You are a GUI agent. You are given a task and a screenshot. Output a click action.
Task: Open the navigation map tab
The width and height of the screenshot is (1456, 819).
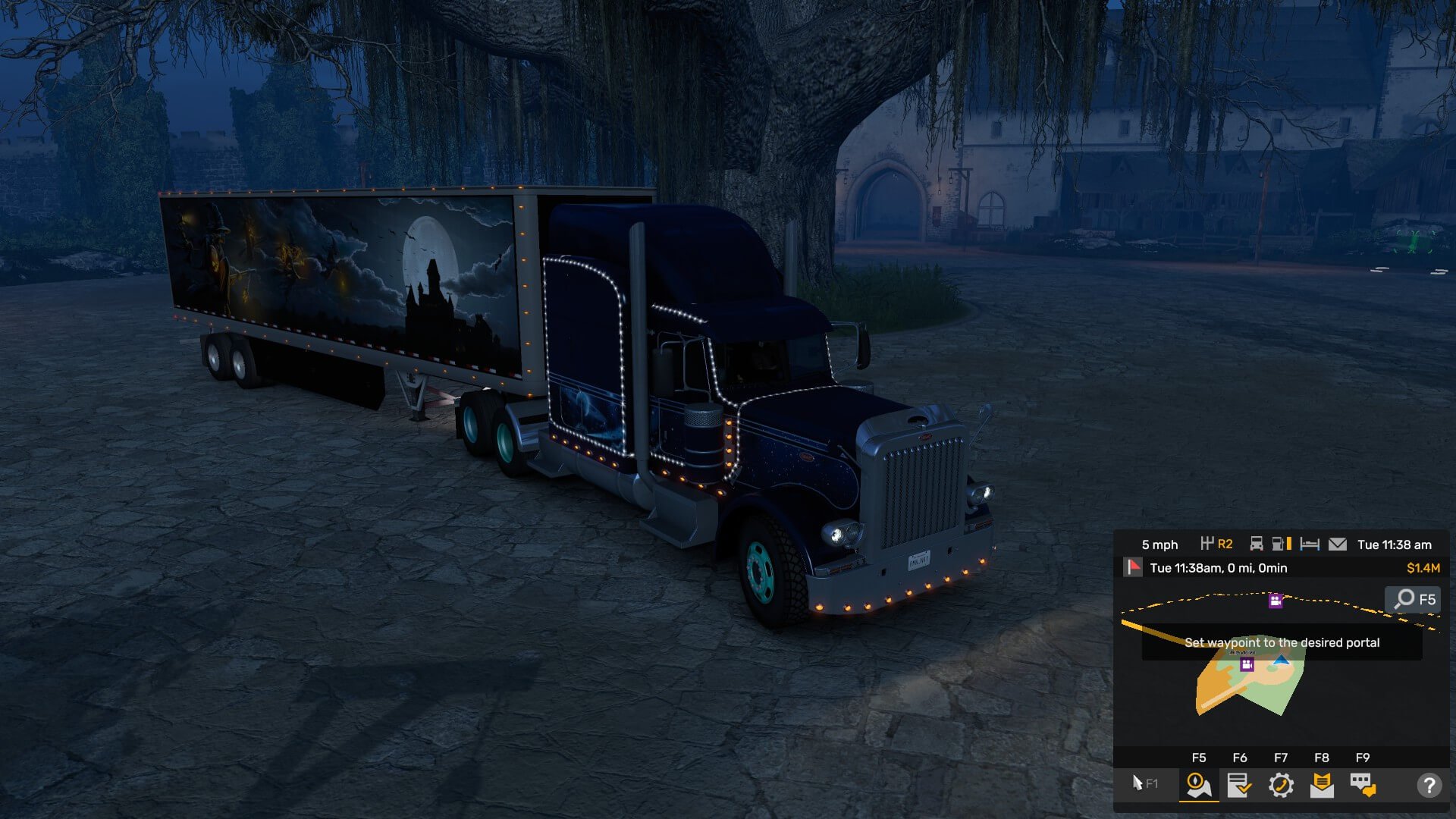(x=1199, y=785)
